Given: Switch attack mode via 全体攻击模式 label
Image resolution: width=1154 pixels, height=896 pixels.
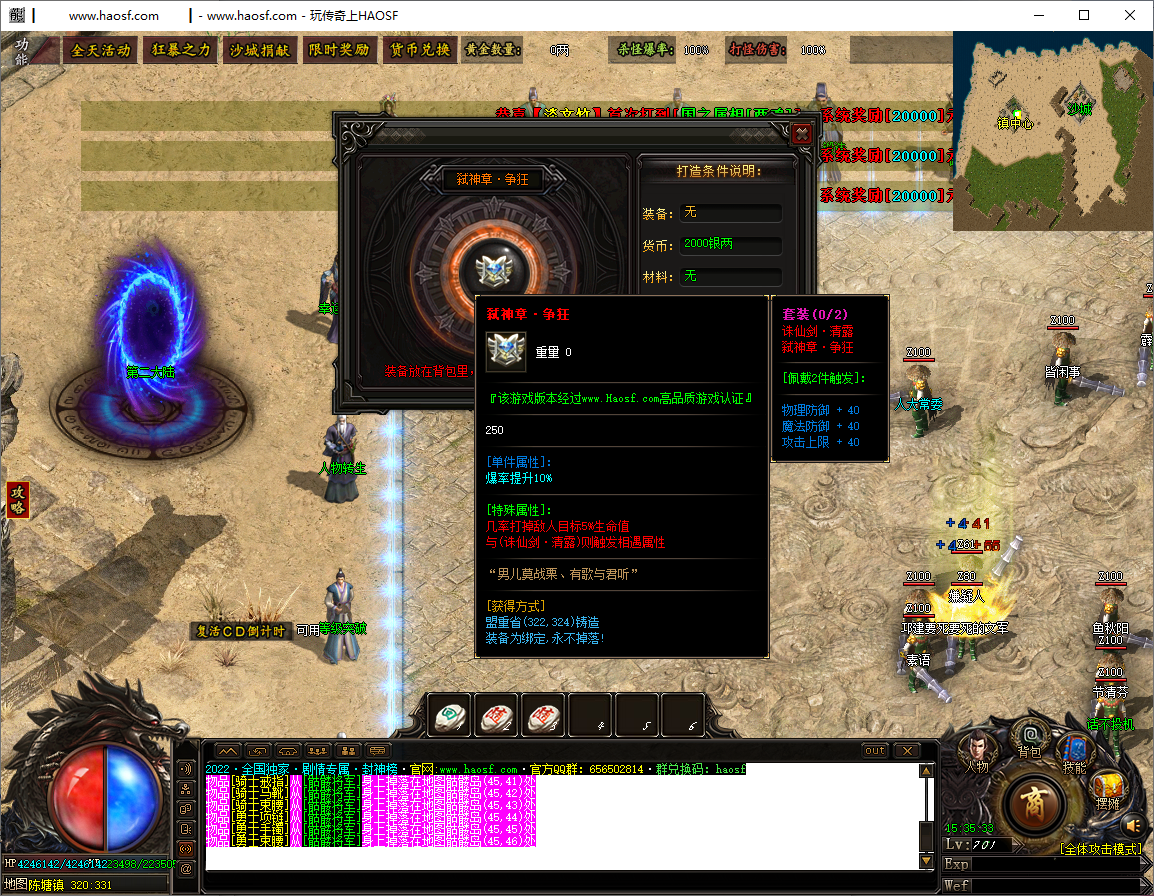Looking at the screenshot, I should point(1100,849).
